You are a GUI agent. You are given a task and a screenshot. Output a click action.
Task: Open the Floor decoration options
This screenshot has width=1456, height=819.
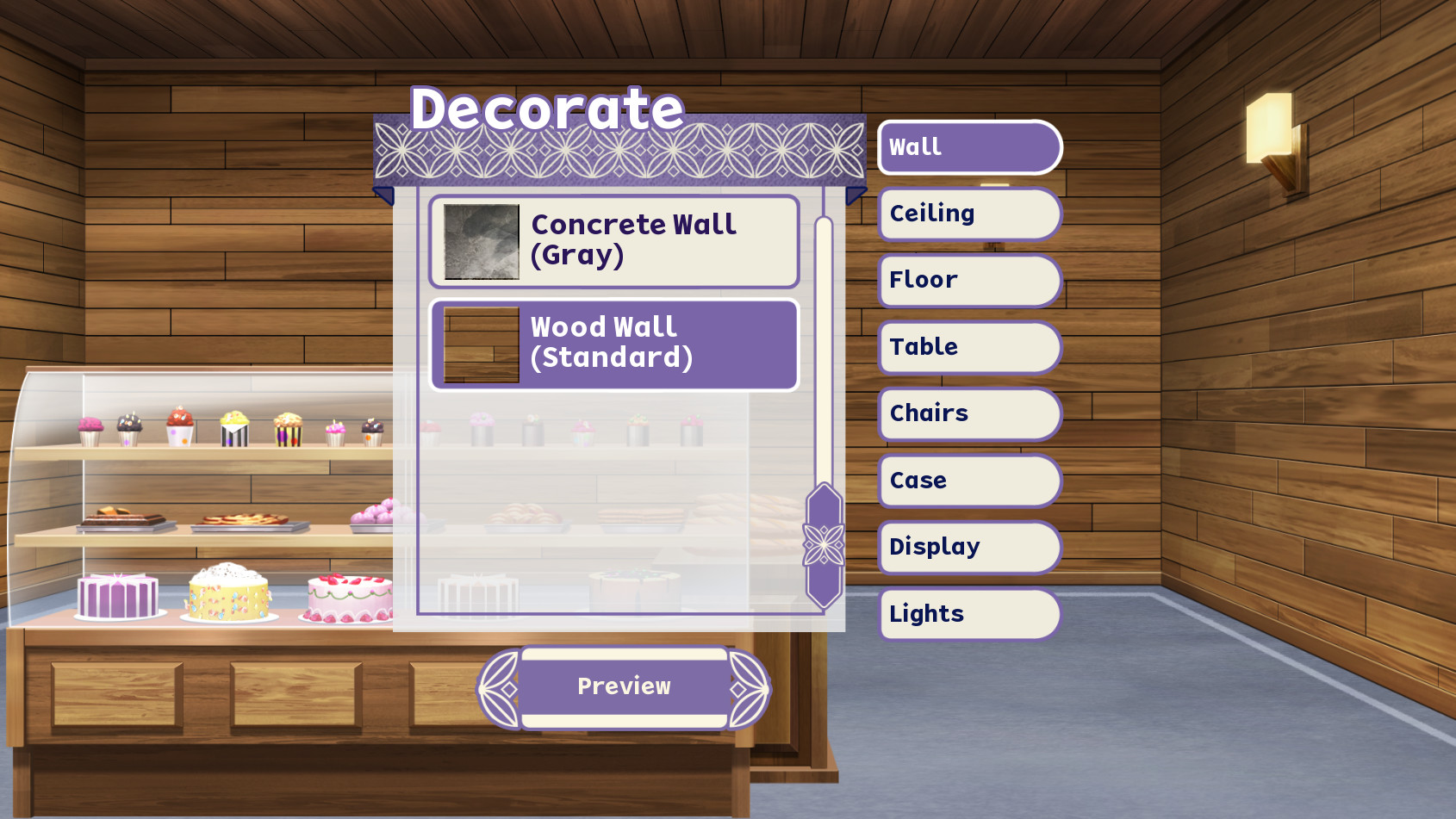pyautogui.click(x=968, y=280)
